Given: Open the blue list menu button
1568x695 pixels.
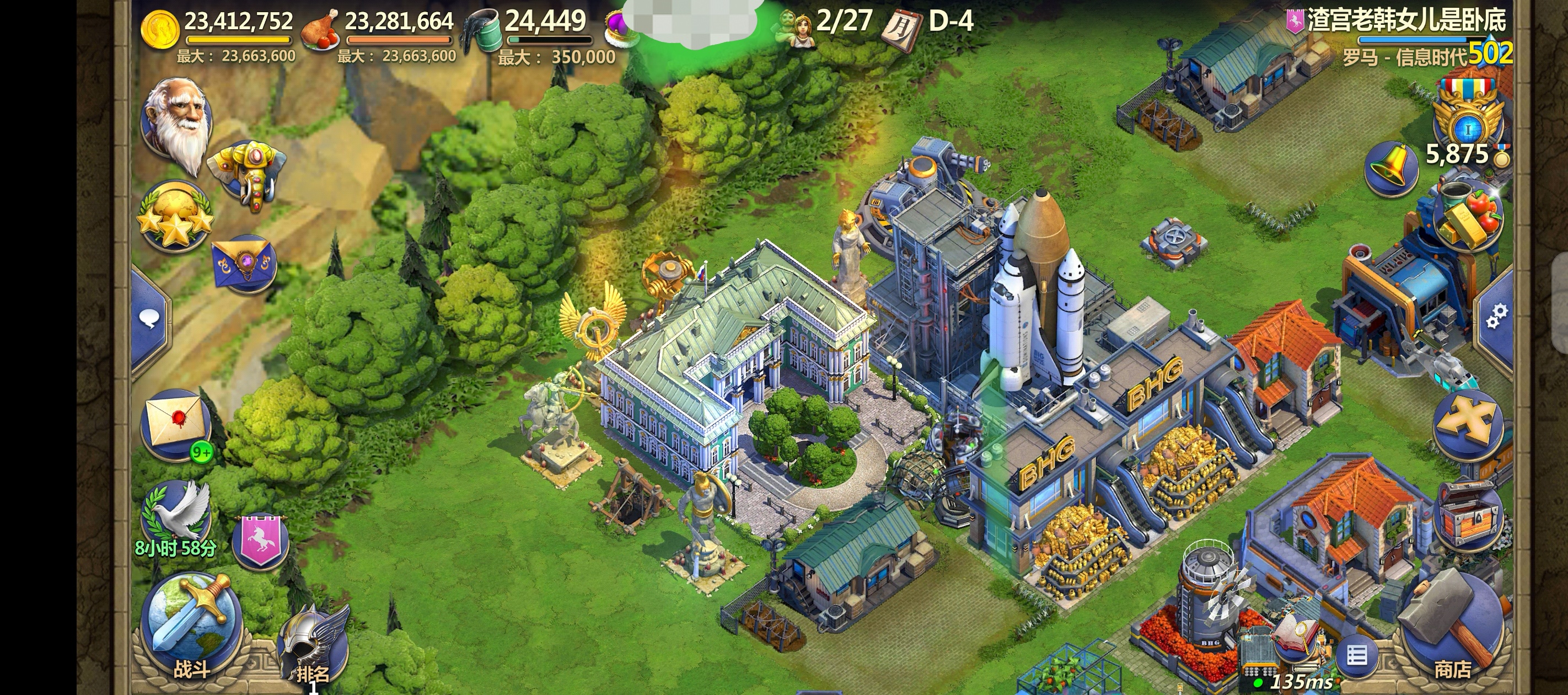Looking at the screenshot, I should point(1357,656).
